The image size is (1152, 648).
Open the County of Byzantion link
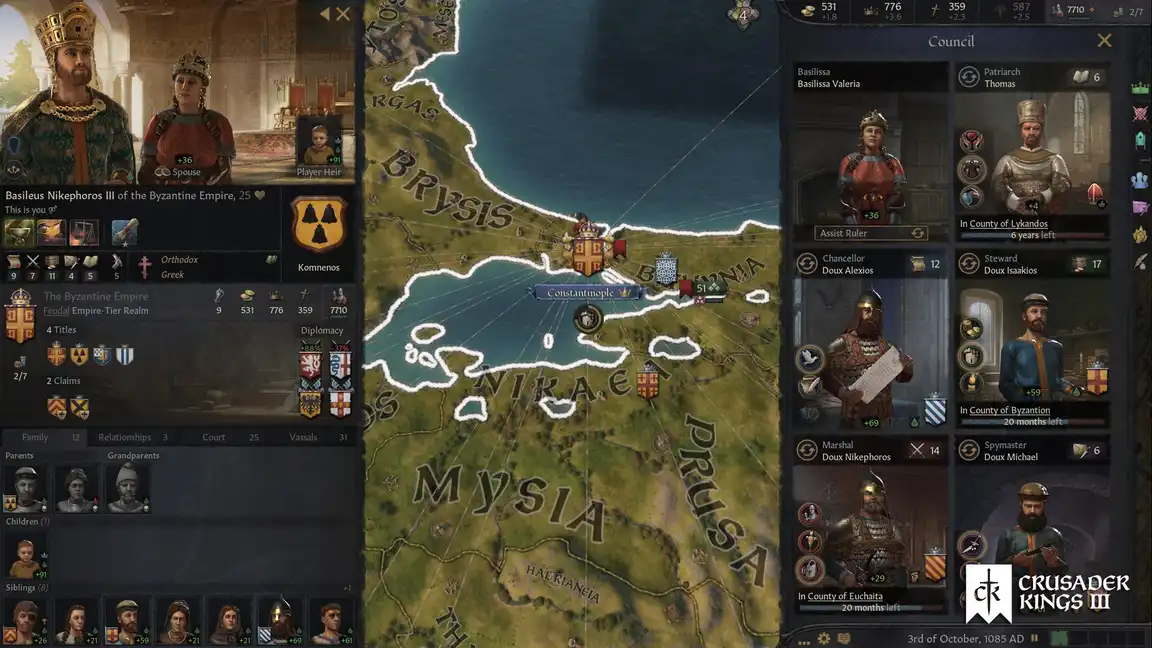pyautogui.click(x=1009, y=410)
